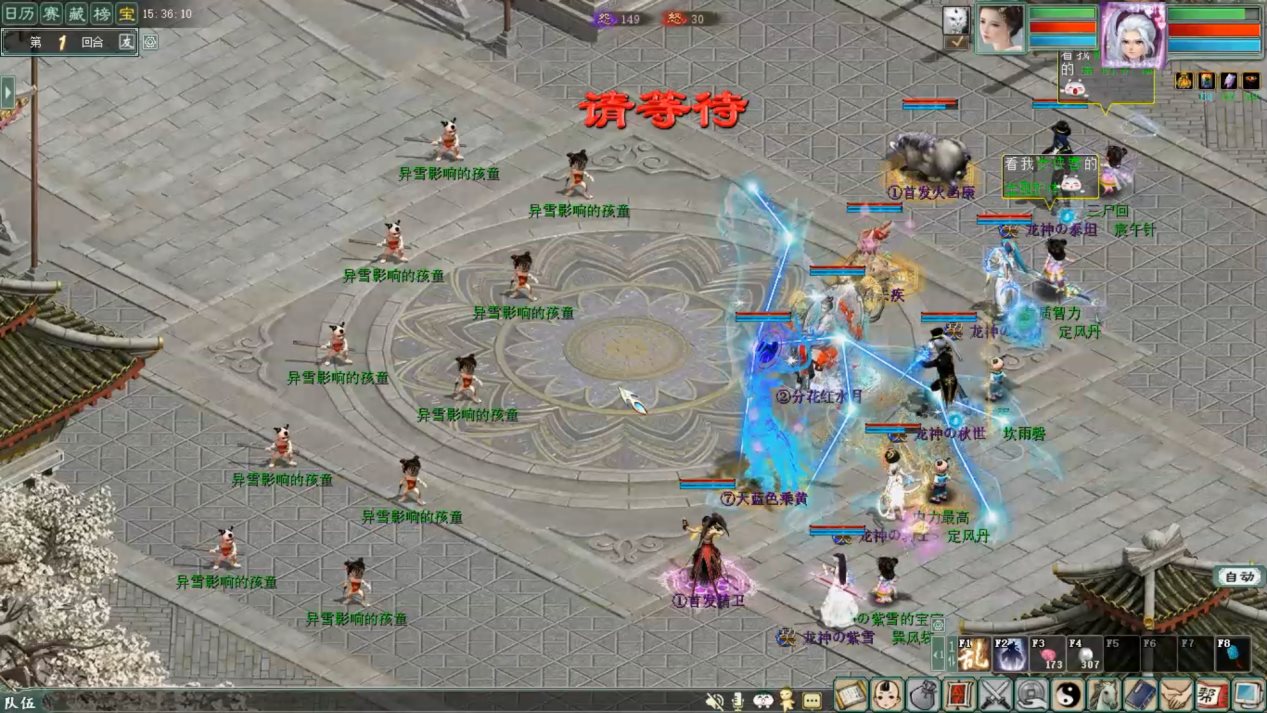Open the 帮 guild icon
1267x713 pixels.
click(x=1213, y=694)
